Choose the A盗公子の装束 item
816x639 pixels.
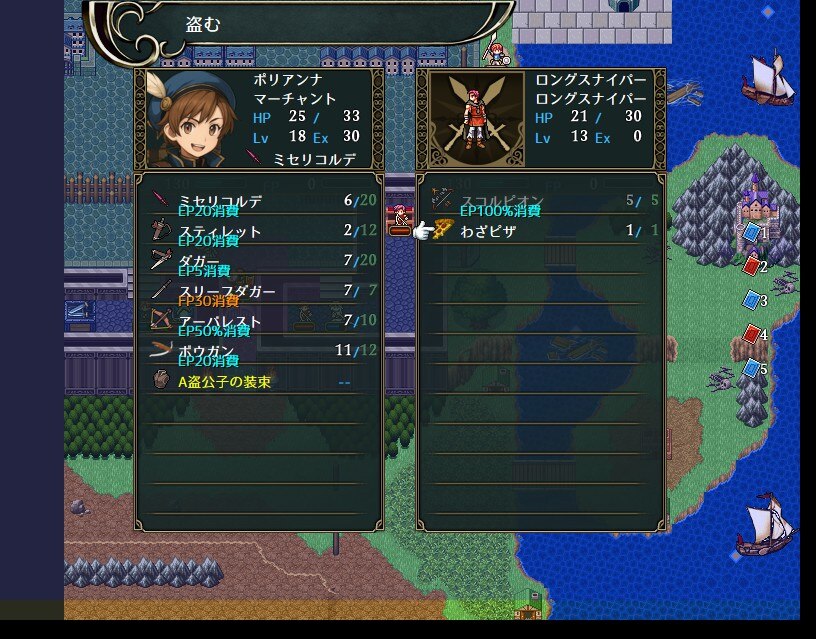(258, 381)
